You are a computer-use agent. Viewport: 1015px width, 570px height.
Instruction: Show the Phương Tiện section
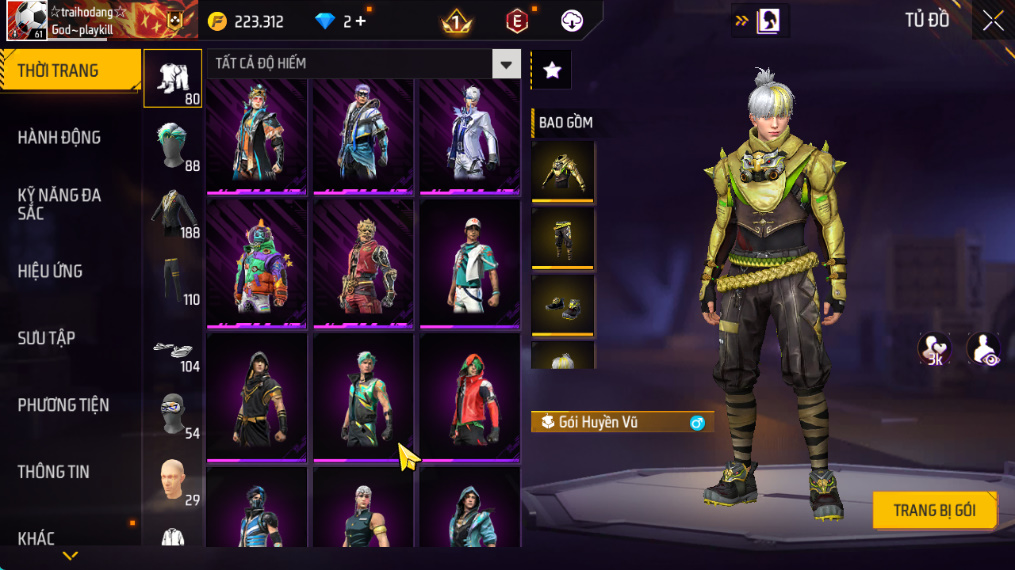click(x=63, y=405)
